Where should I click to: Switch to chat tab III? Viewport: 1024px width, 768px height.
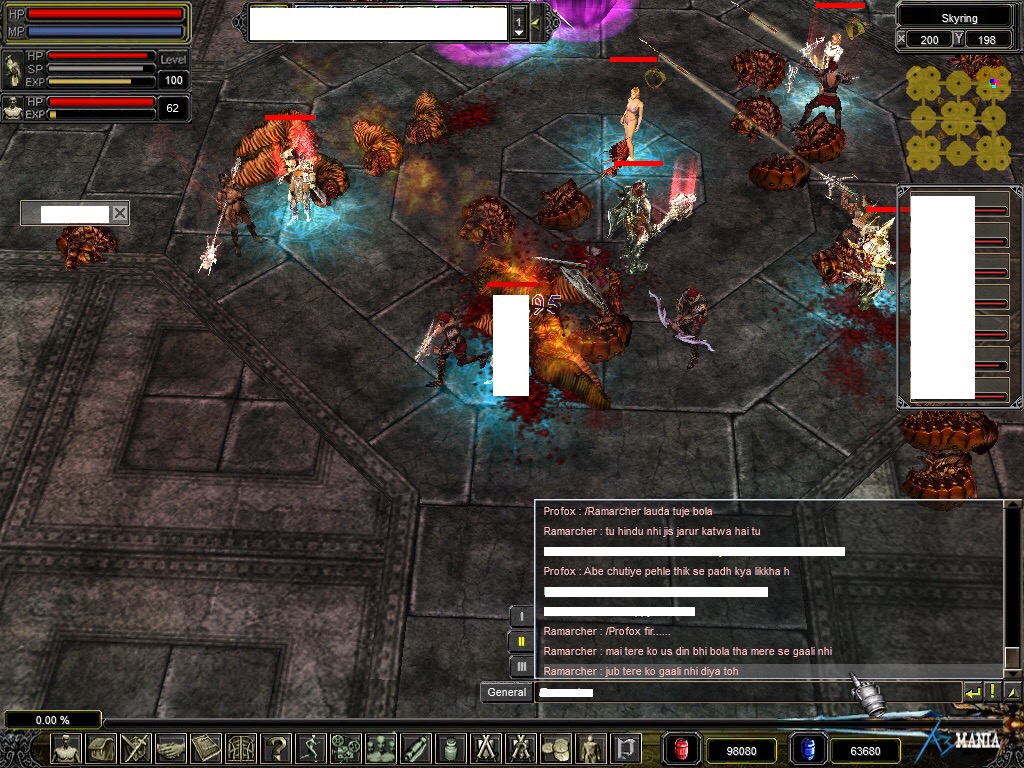coord(521,667)
